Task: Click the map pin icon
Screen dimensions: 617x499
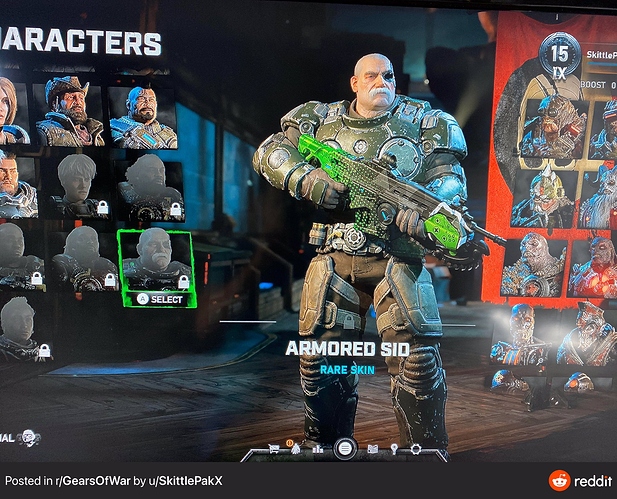Action: (394, 449)
